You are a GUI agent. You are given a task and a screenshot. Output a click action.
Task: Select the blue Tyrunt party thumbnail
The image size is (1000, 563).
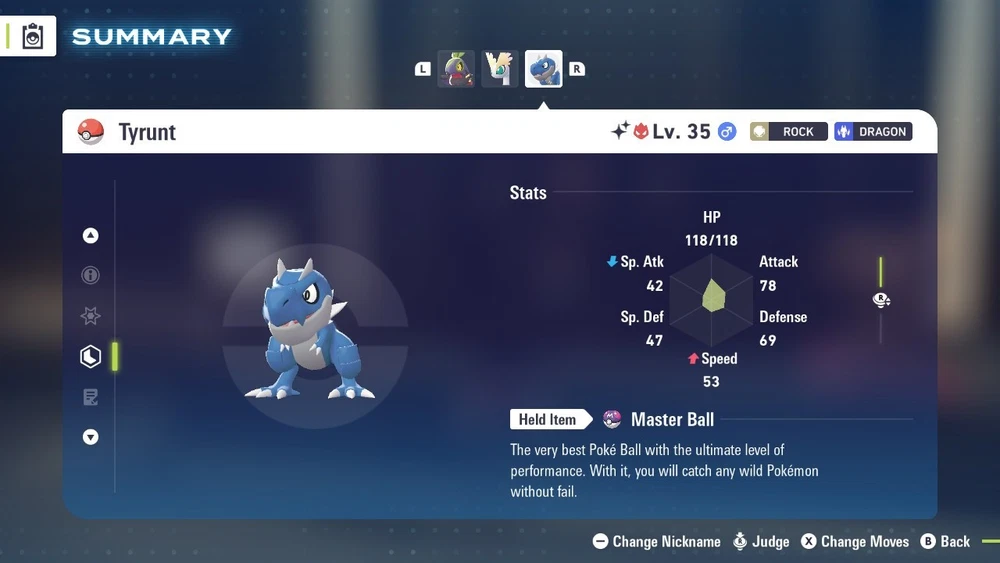point(544,69)
